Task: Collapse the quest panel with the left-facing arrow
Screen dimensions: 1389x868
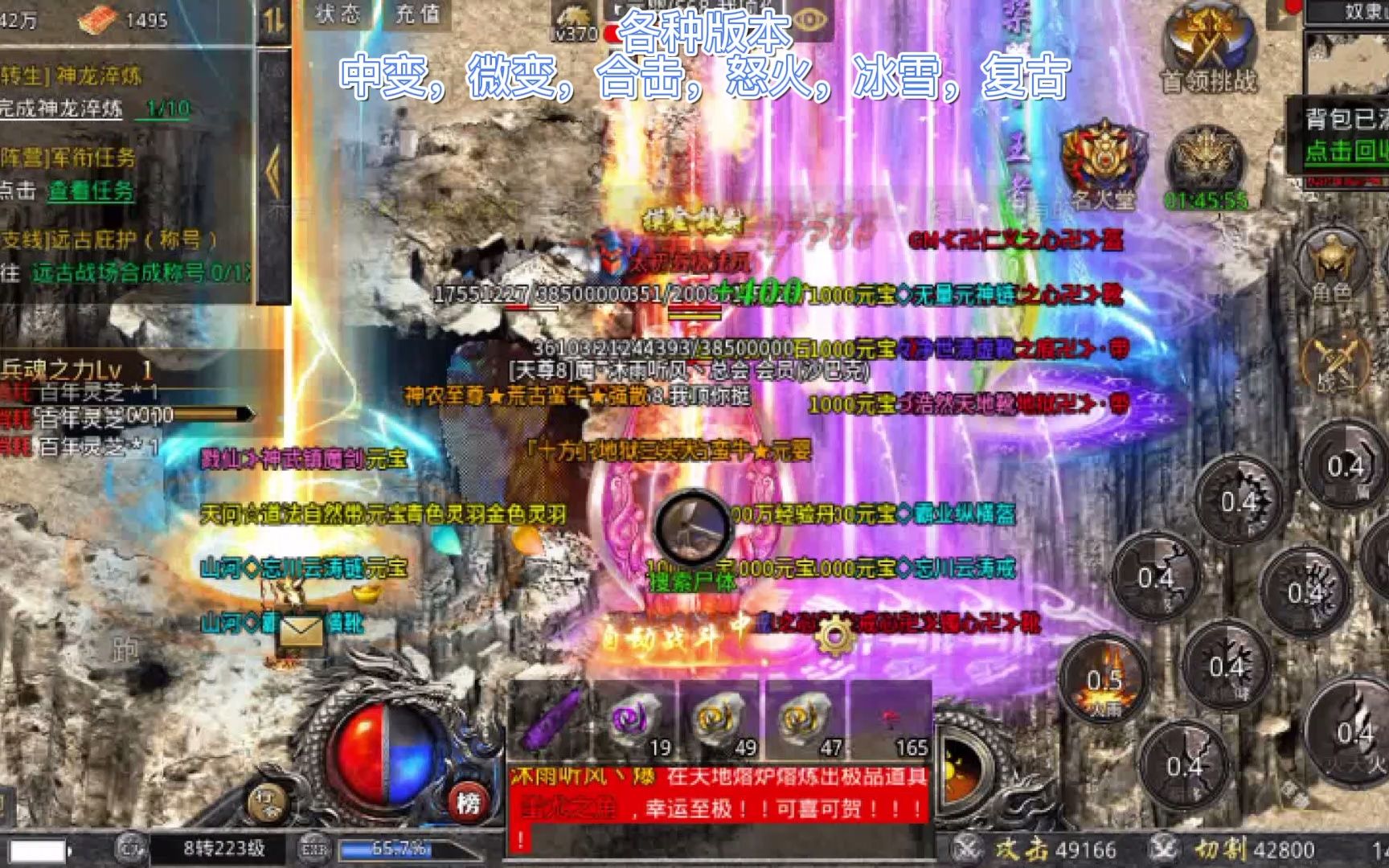Action: pyautogui.click(x=273, y=169)
